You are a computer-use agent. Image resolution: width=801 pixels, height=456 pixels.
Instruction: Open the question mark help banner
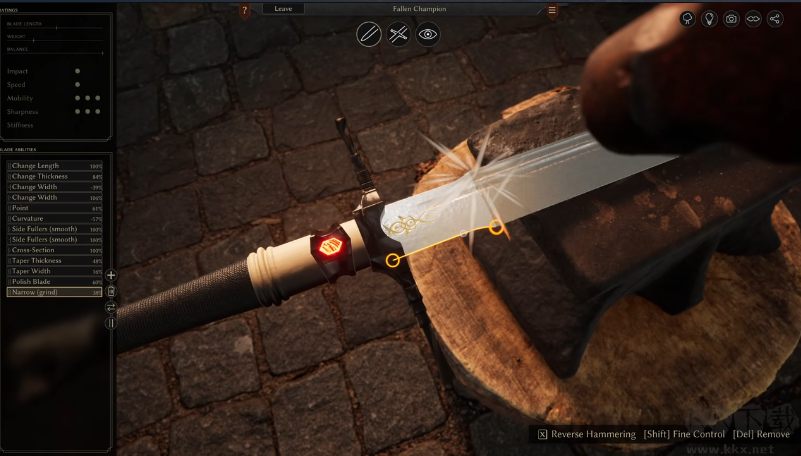coord(245,11)
